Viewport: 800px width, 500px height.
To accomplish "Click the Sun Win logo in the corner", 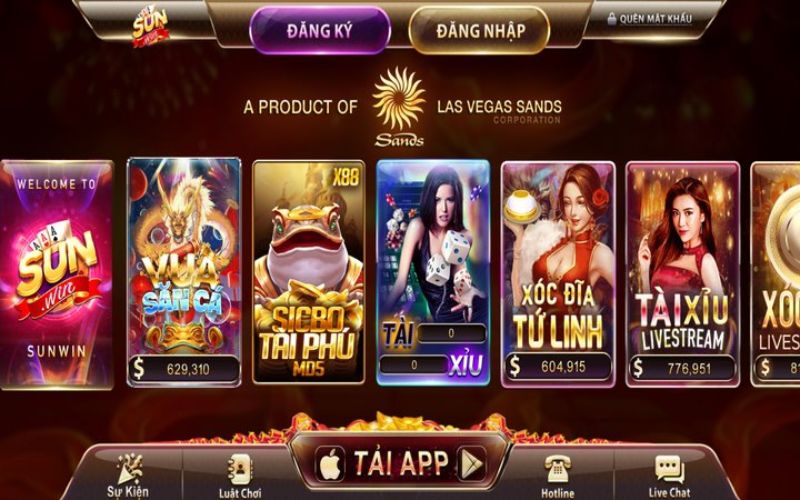I will point(151,24).
